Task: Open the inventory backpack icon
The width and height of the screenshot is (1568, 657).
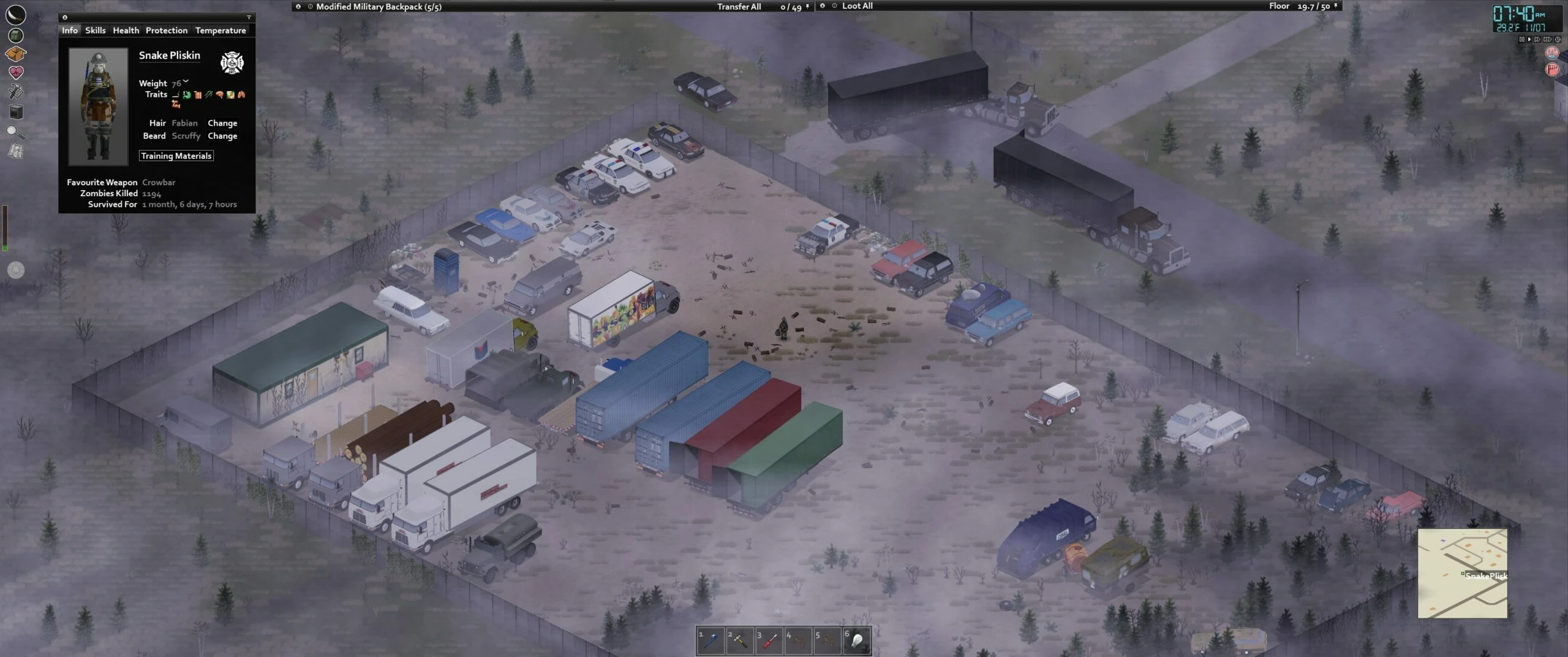Action: click(17, 36)
